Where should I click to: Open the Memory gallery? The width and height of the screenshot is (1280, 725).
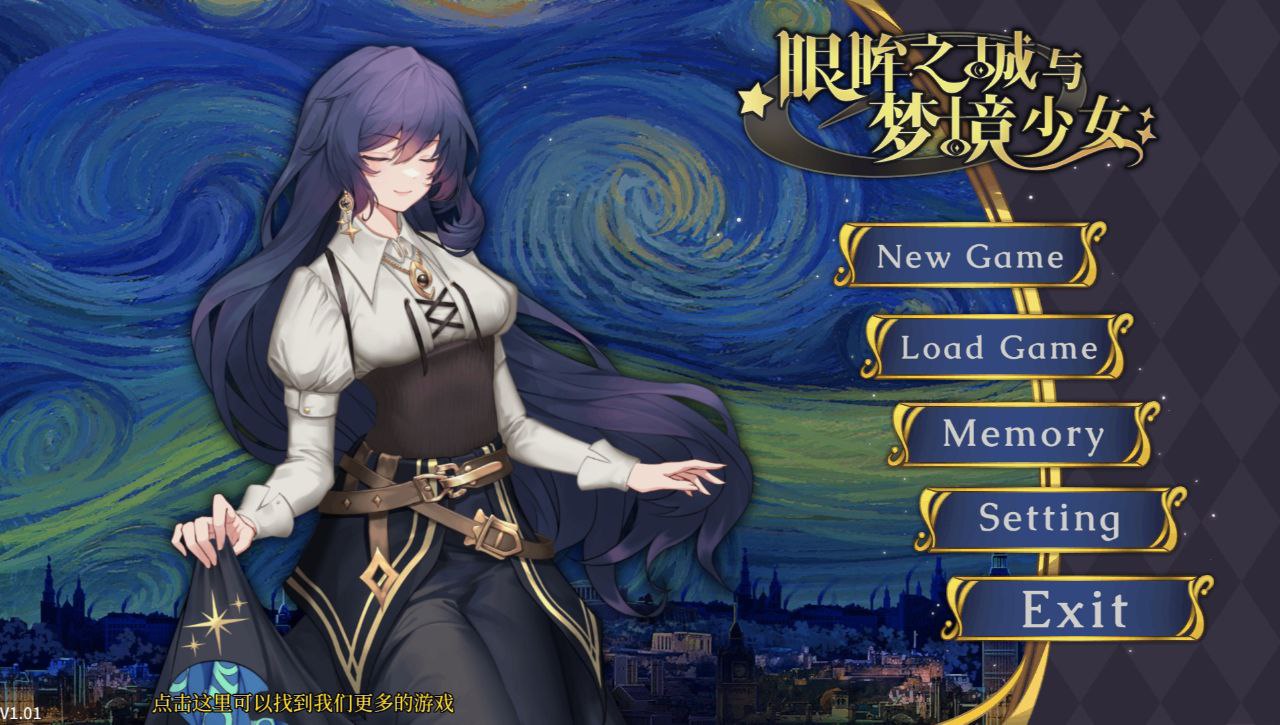1022,434
